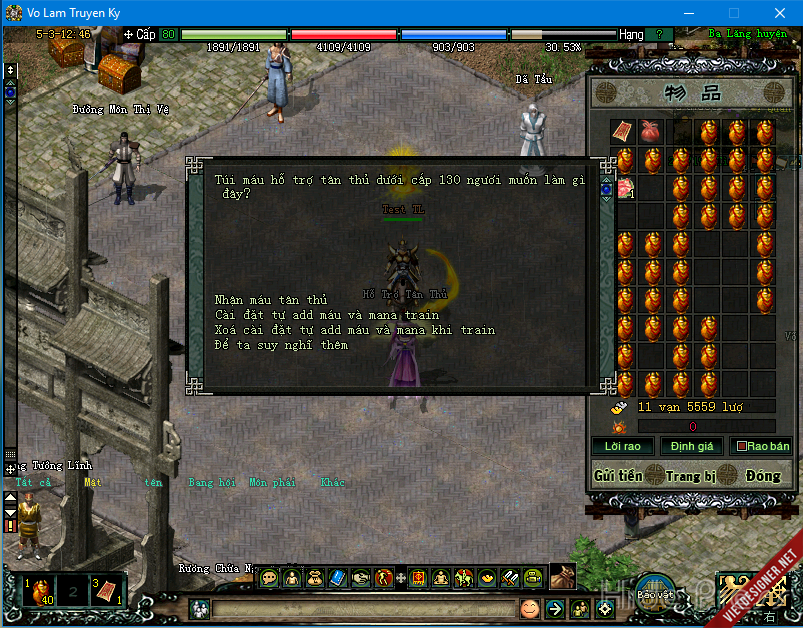
Task: Click the chat input field
Action: click(360, 608)
